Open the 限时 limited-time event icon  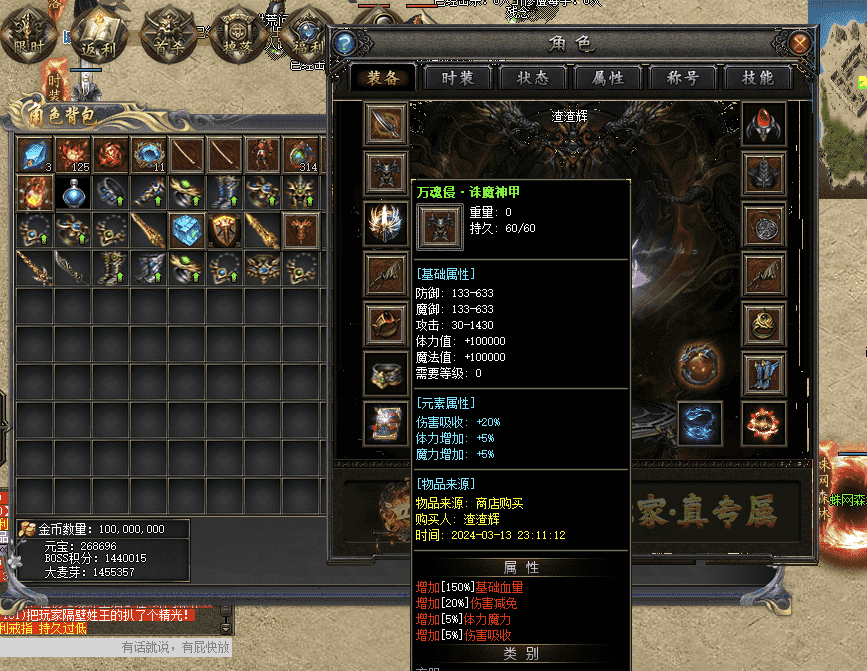26,32
